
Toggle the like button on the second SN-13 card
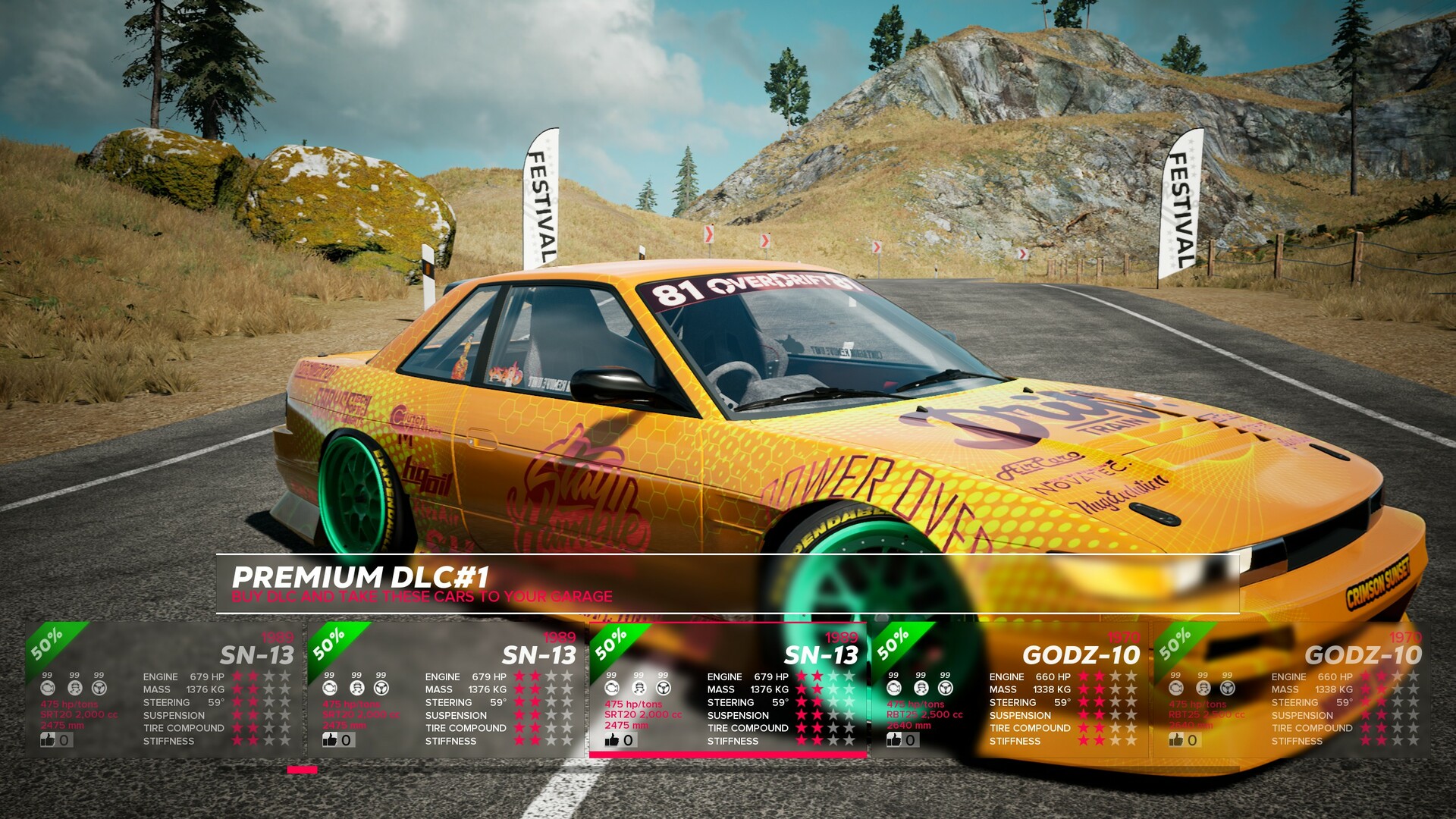click(x=329, y=739)
